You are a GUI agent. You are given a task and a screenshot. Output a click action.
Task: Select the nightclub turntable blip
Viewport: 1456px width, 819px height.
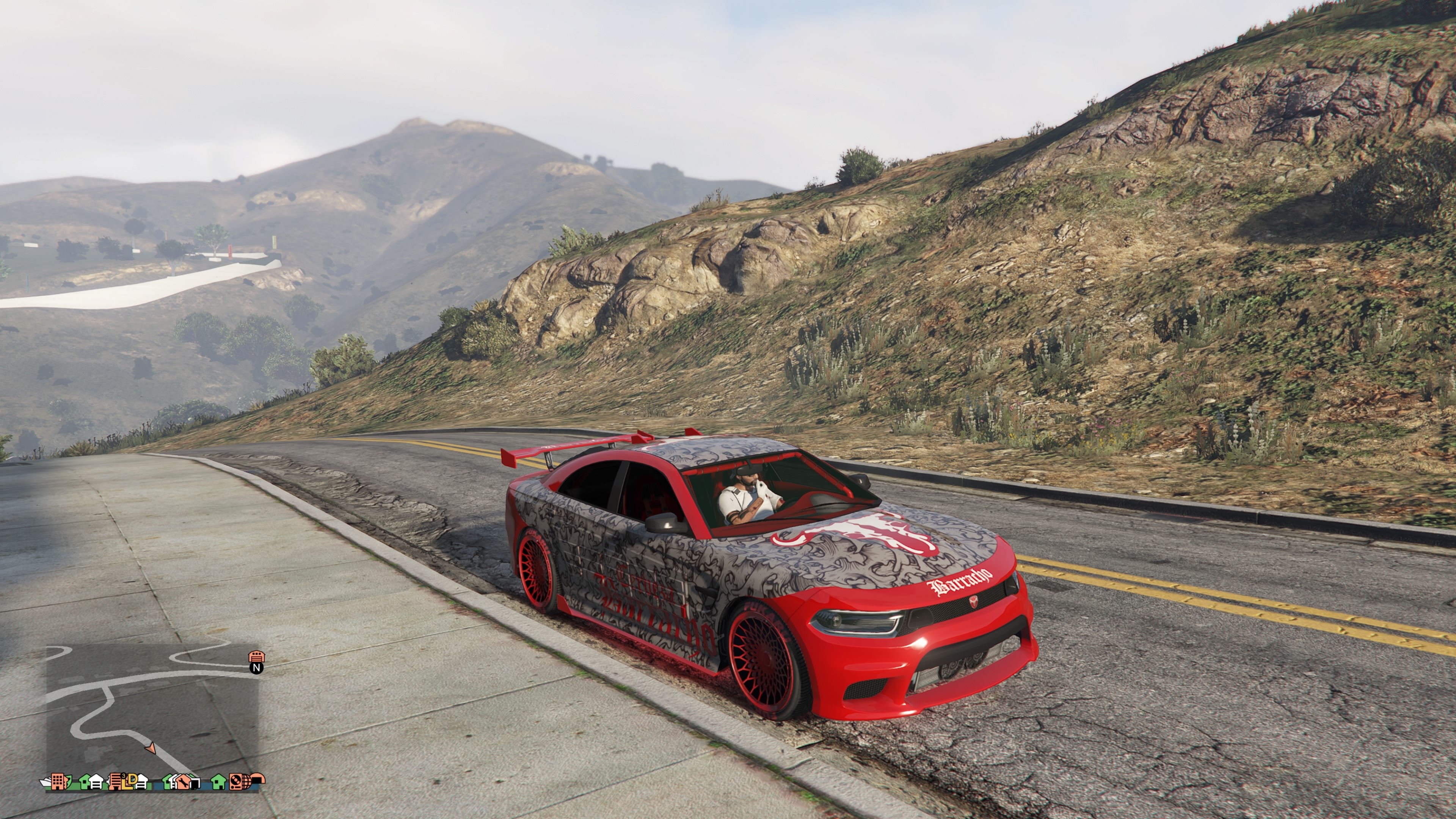click(x=236, y=782)
